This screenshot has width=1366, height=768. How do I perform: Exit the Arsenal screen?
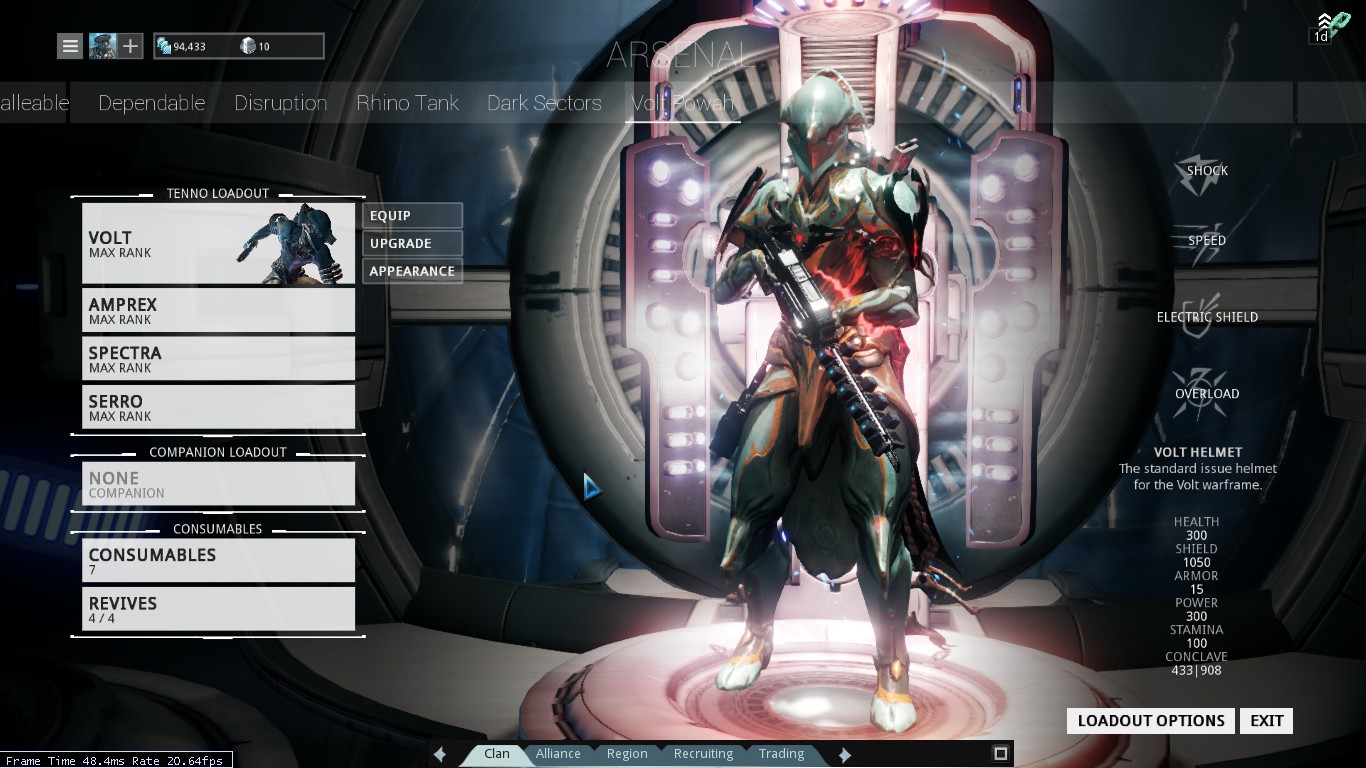(x=1266, y=721)
